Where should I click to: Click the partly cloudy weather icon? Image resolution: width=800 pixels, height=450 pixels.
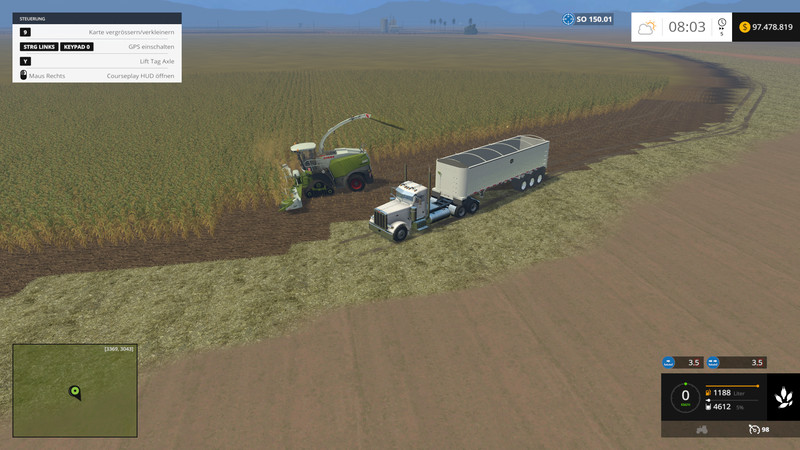tap(648, 27)
